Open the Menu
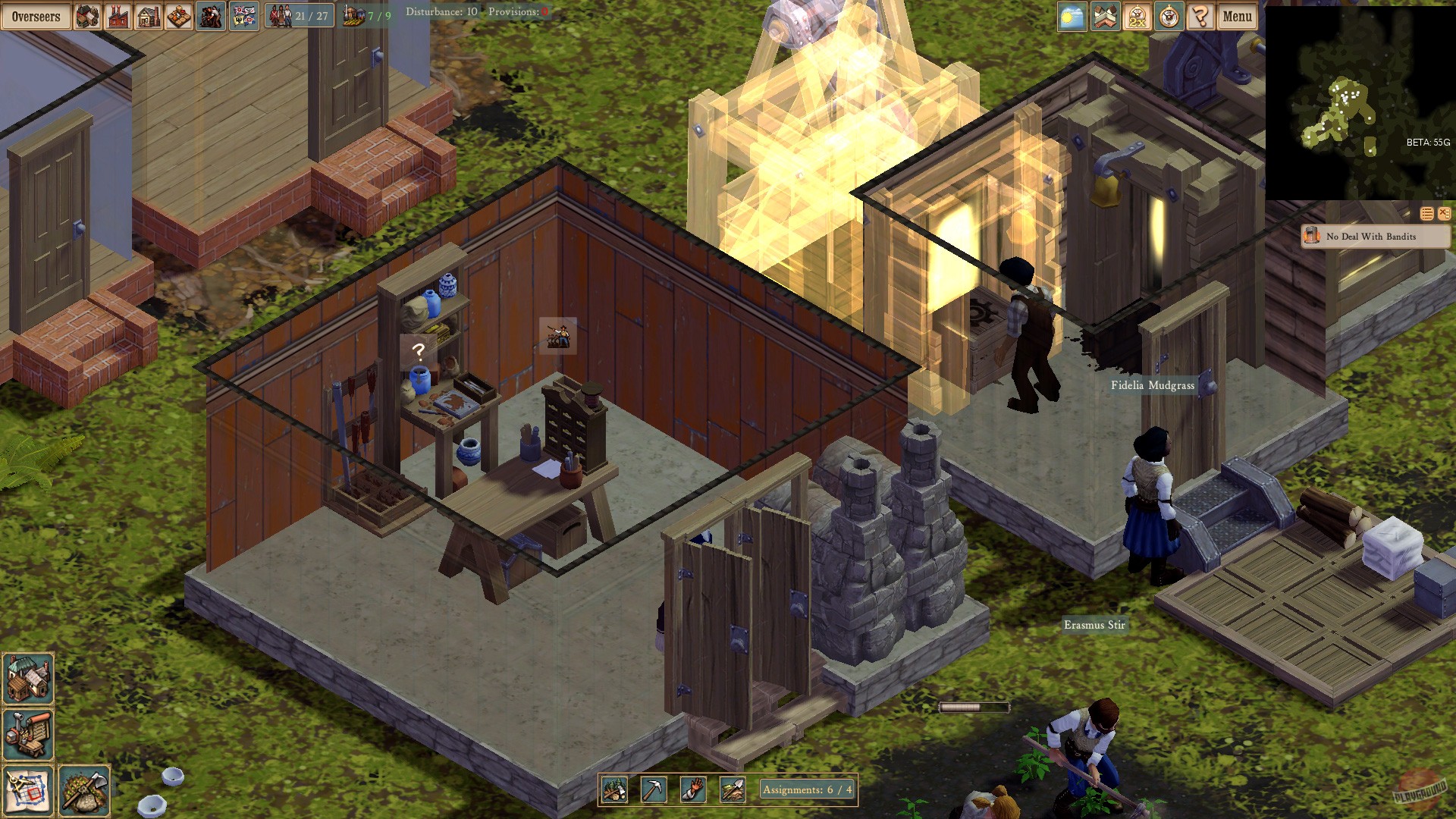The width and height of the screenshot is (1456, 819). pyautogui.click(x=1237, y=16)
